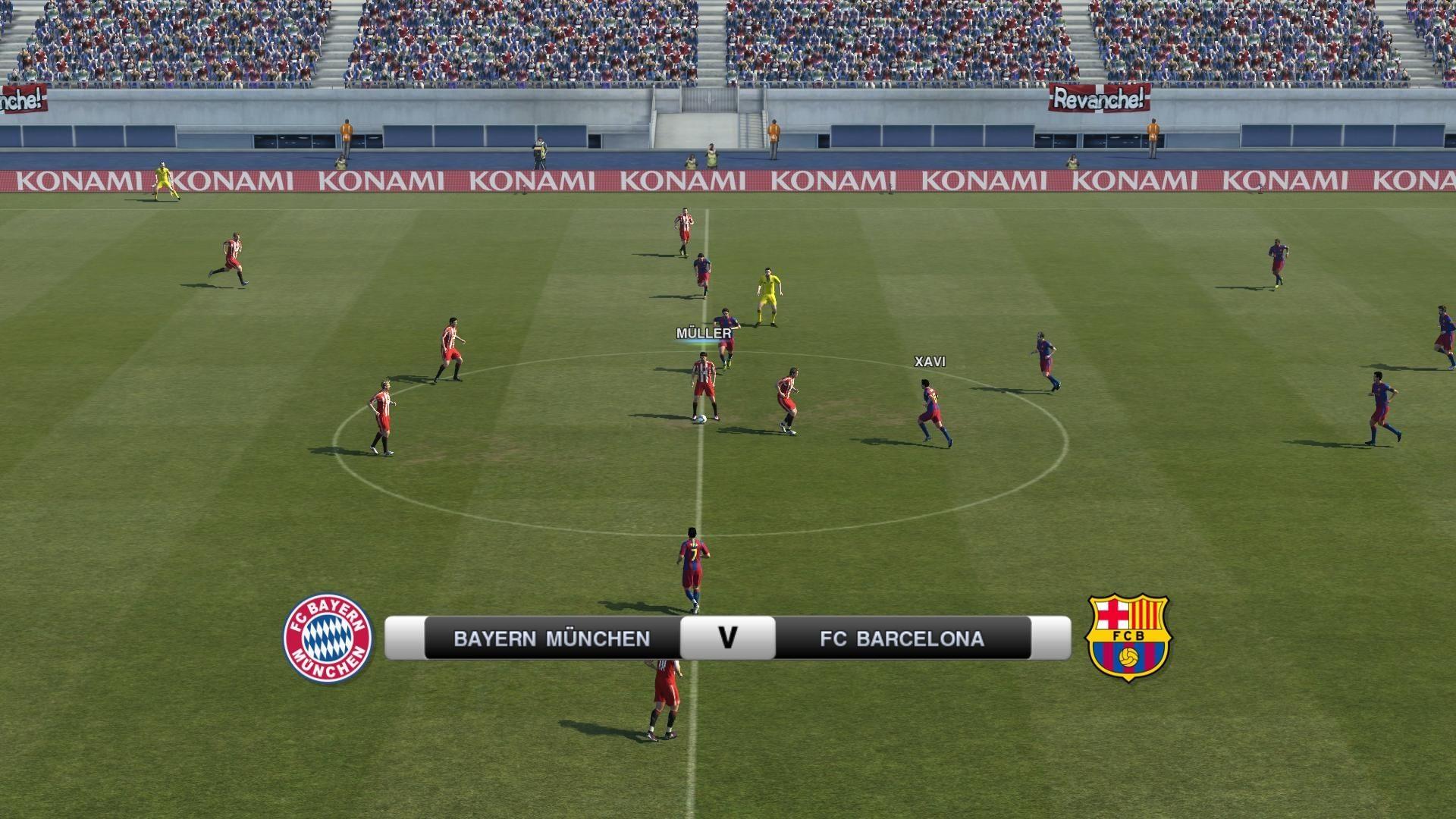This screenshot has height=819, width=1456.
Task: Click the Bayern München club crest
Action: [328, 638]
